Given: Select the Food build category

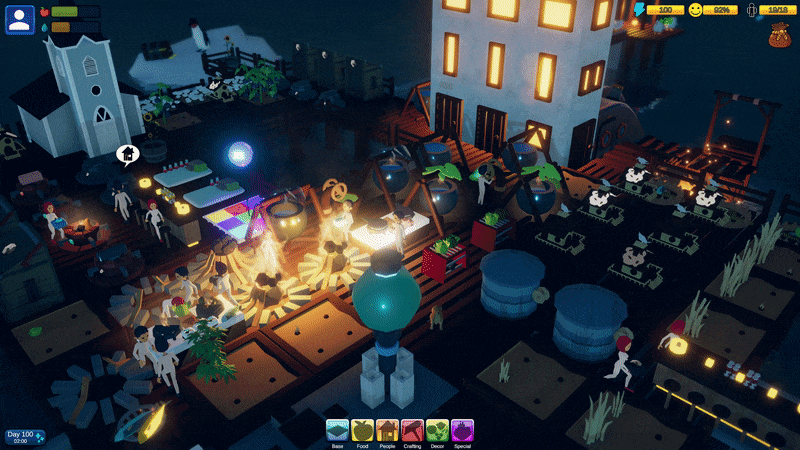Looking at the screenshot, I should [362, 431].
